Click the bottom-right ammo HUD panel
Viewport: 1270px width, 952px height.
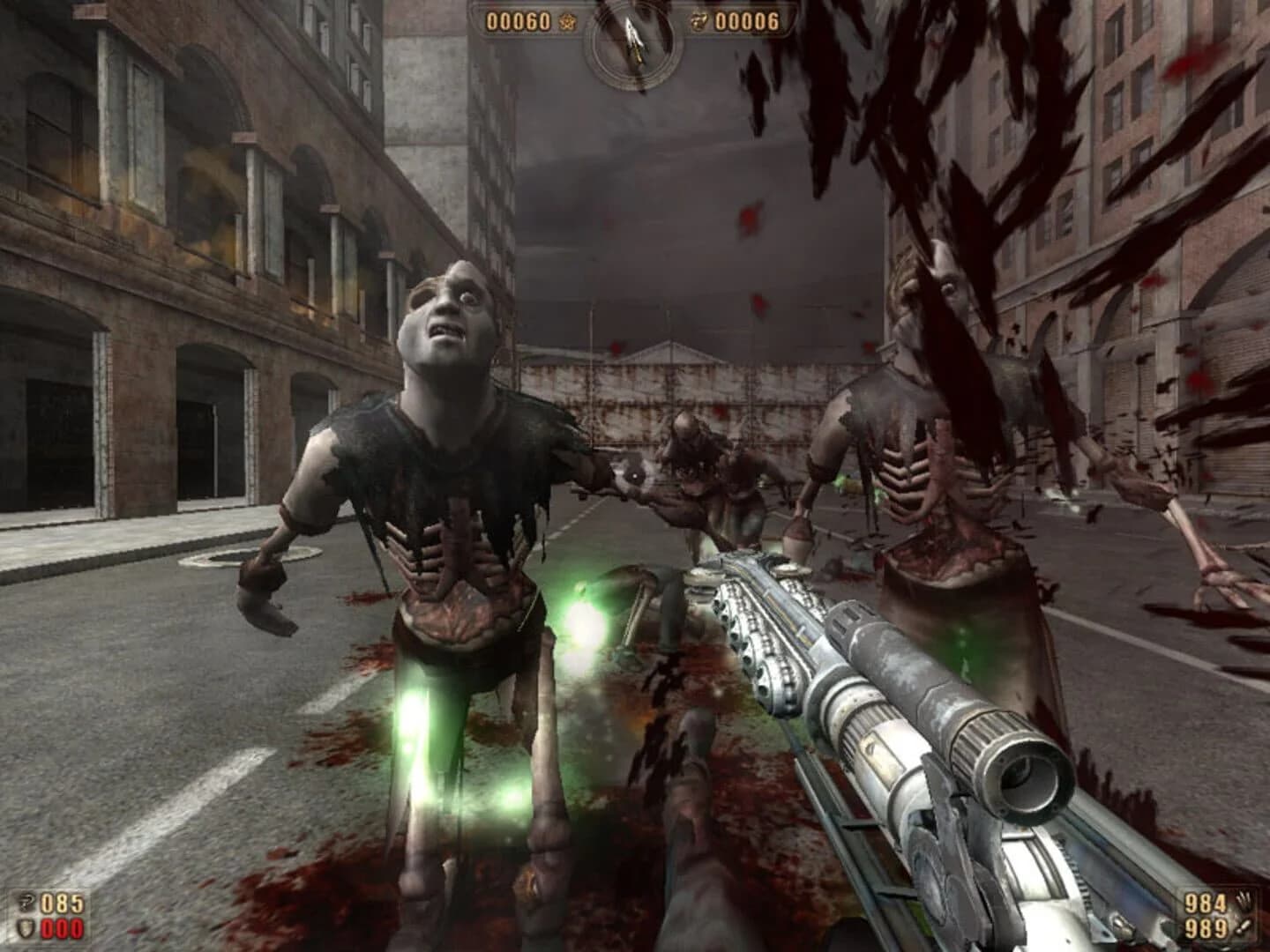pos(1221,913)
